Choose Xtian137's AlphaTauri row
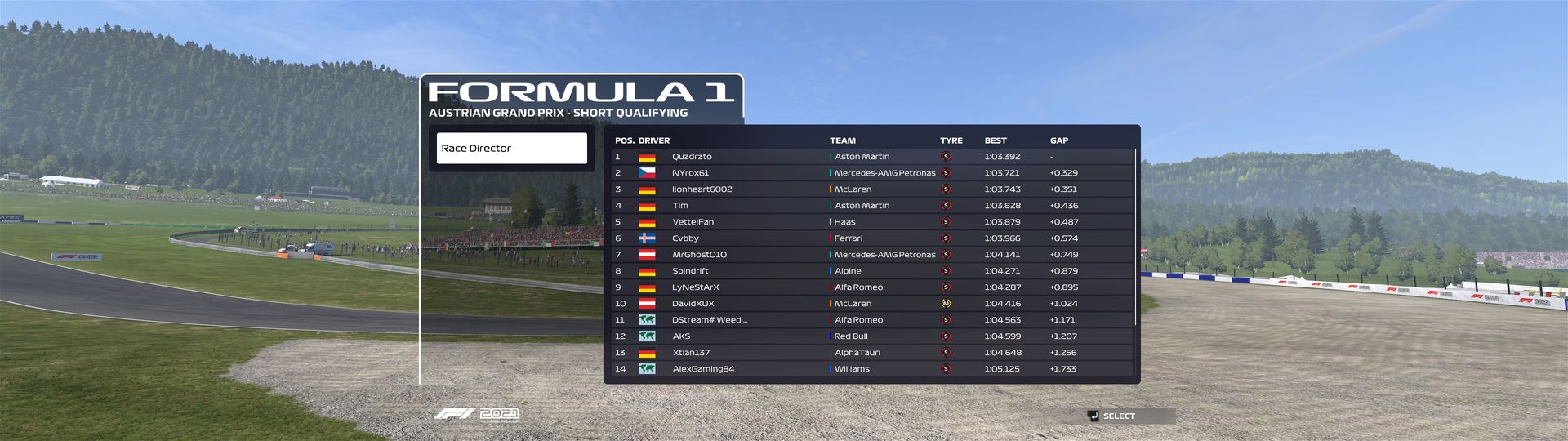Screen dimensions: 1568x441 871,353
